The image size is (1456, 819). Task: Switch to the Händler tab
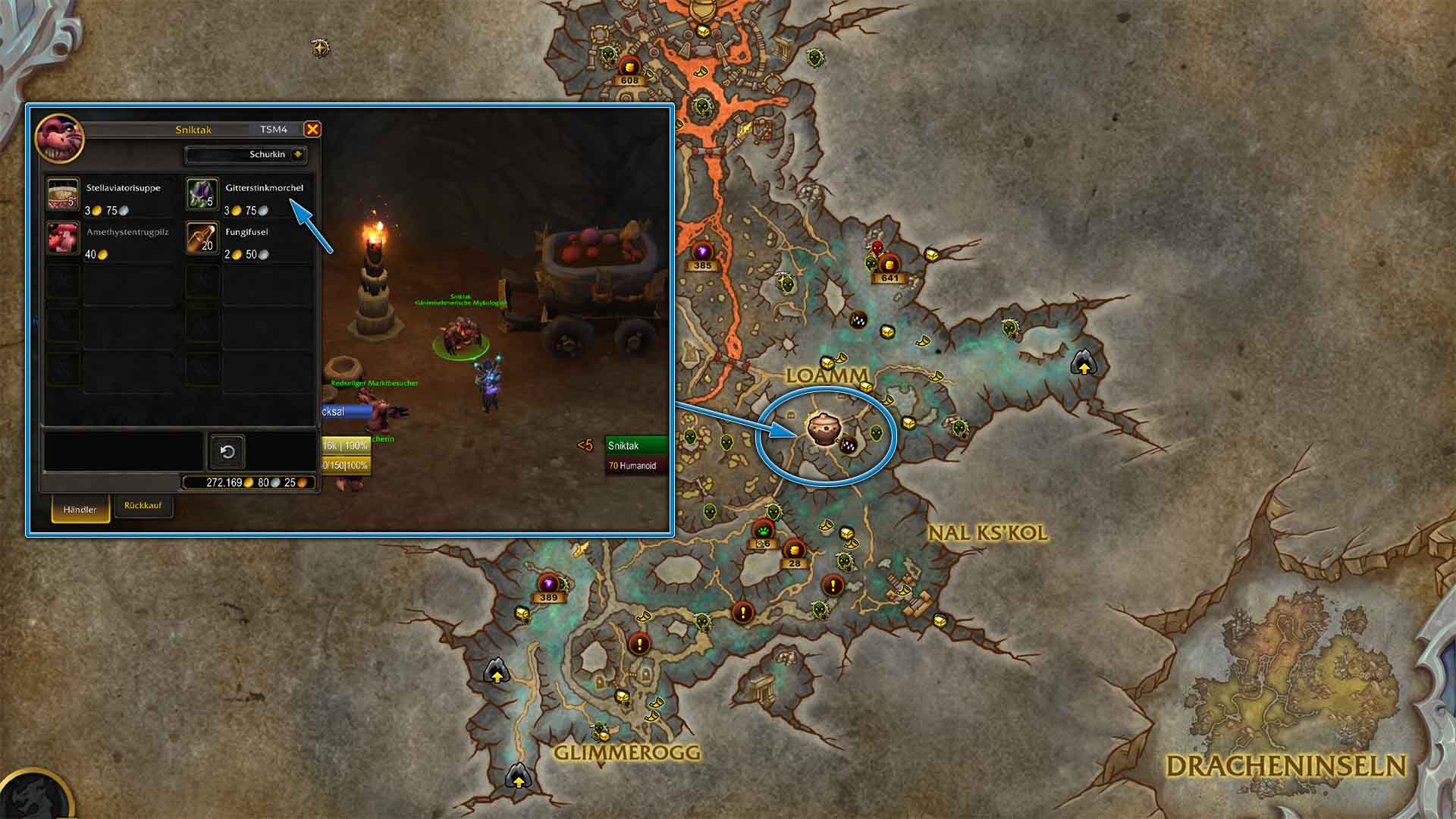[80, 510]
